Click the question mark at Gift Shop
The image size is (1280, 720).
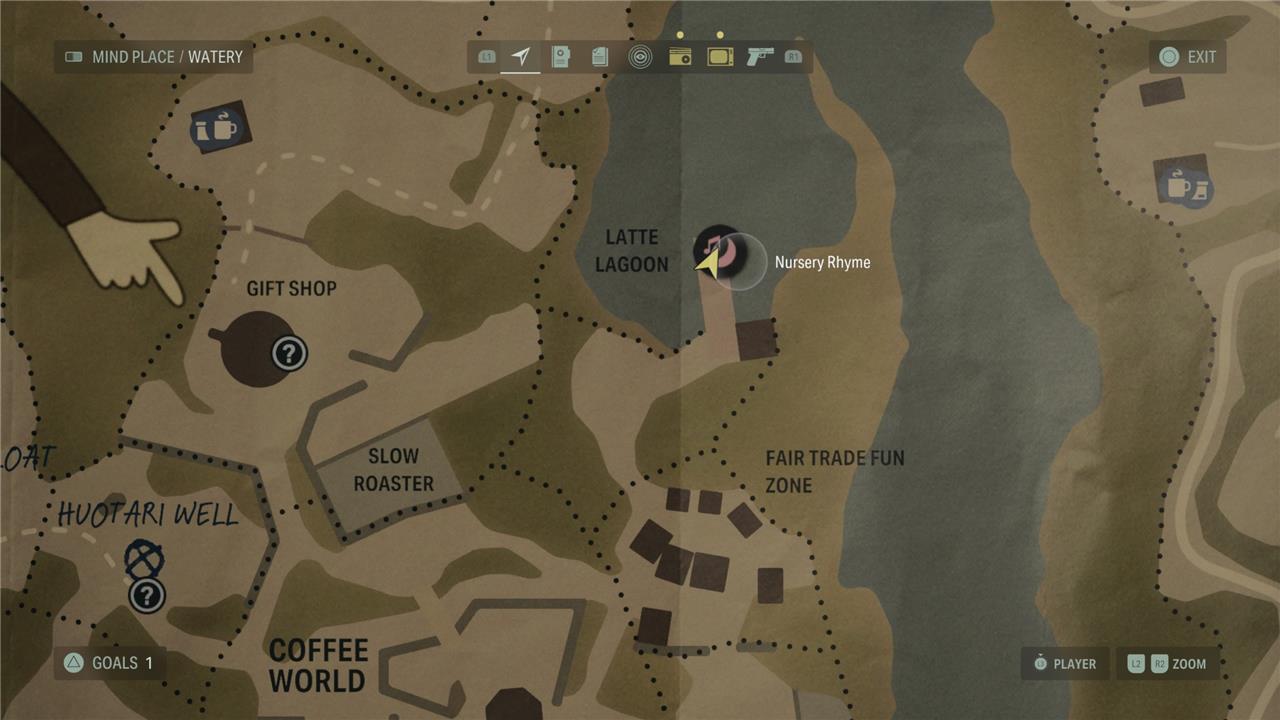[x=289, y=352]
